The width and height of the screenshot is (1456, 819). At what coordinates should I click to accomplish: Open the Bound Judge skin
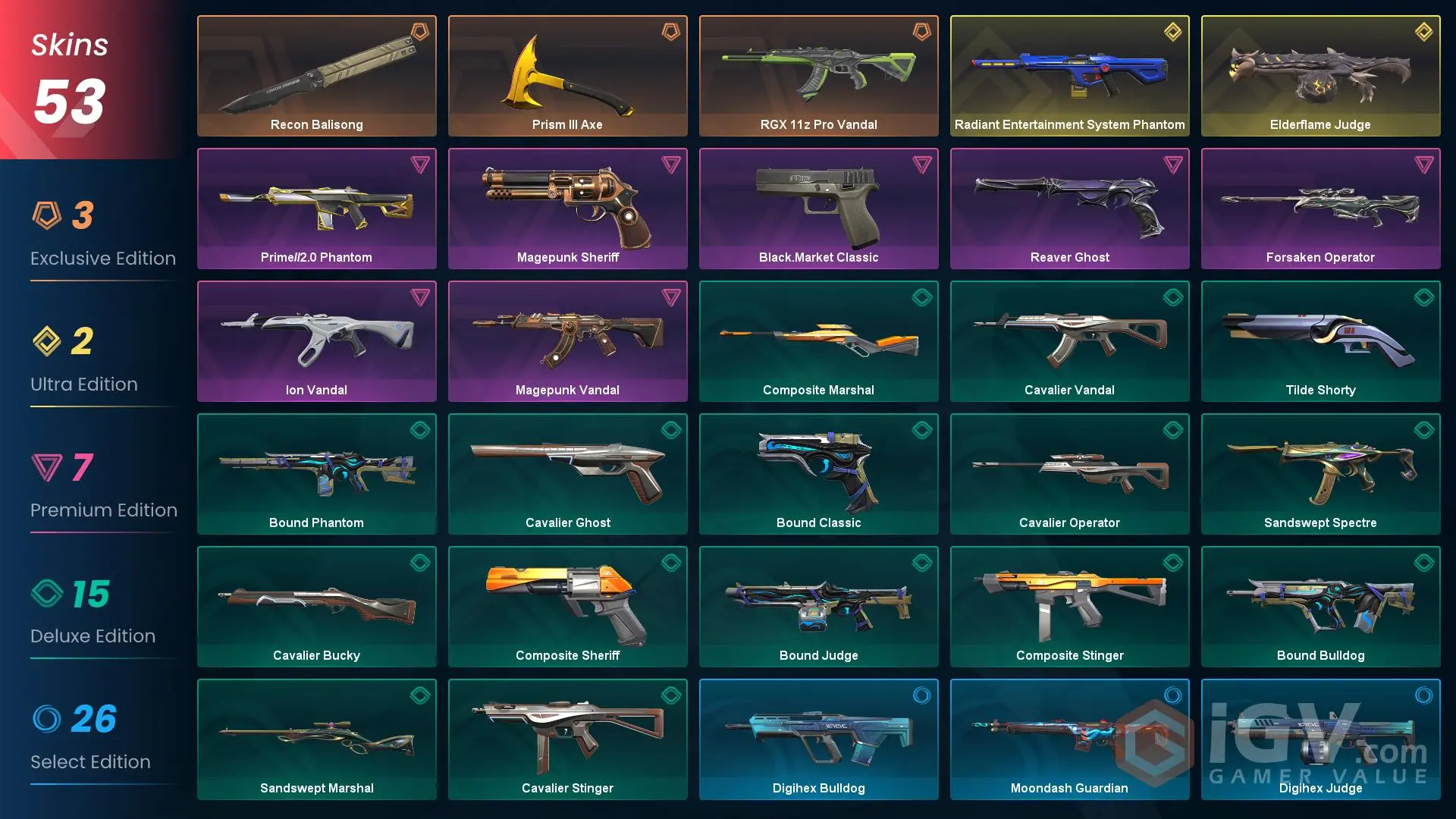[818, 606]
